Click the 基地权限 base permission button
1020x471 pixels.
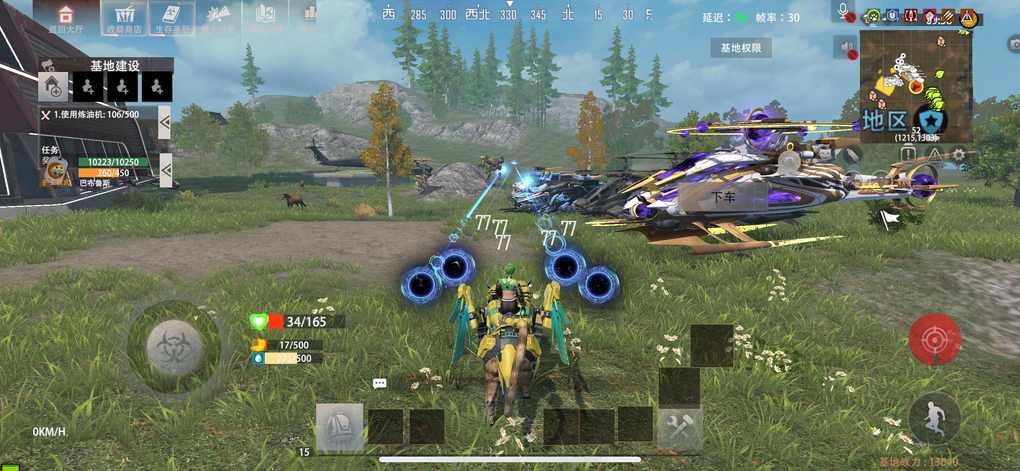pos(740,47)
